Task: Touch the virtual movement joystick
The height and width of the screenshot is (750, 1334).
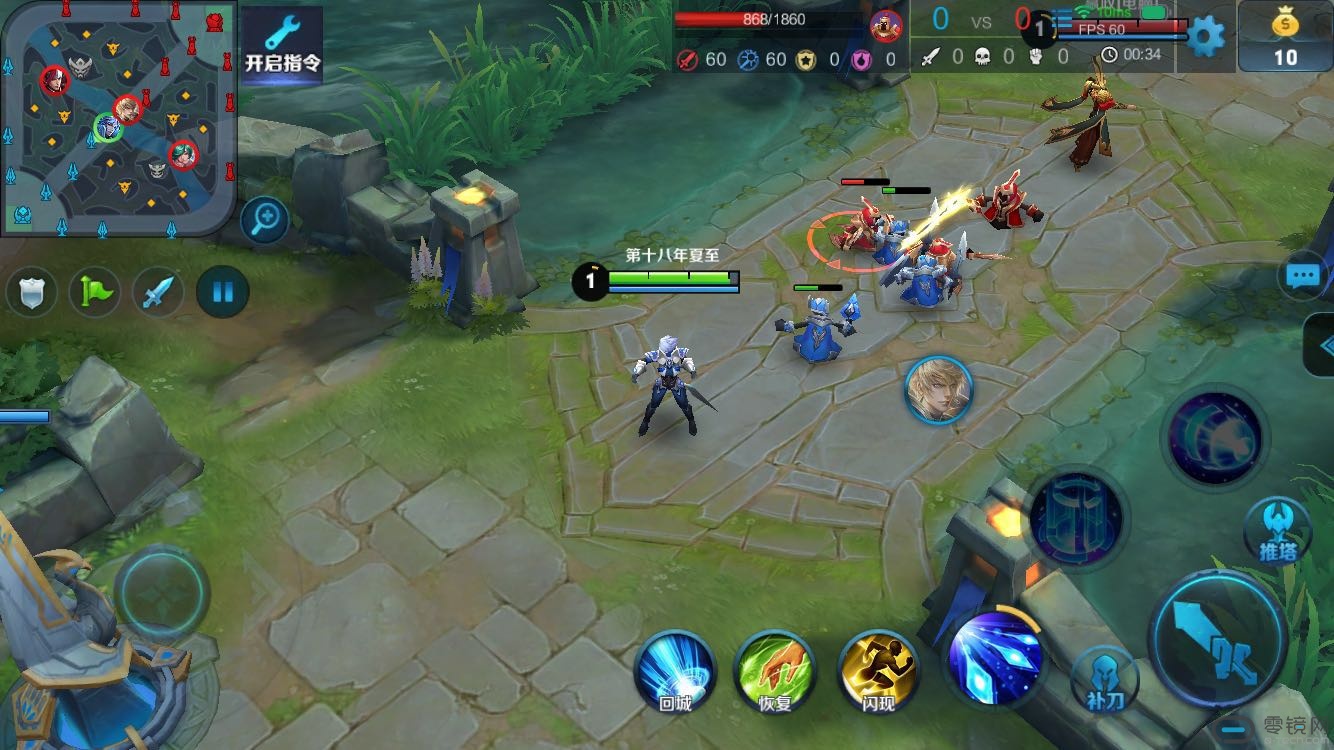Action: (x=161, y=594)
